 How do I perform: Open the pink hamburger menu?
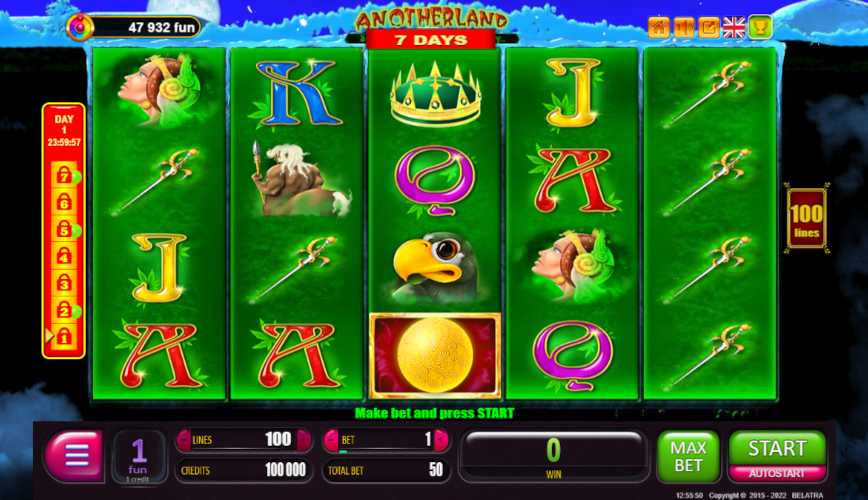coord(75,456)
